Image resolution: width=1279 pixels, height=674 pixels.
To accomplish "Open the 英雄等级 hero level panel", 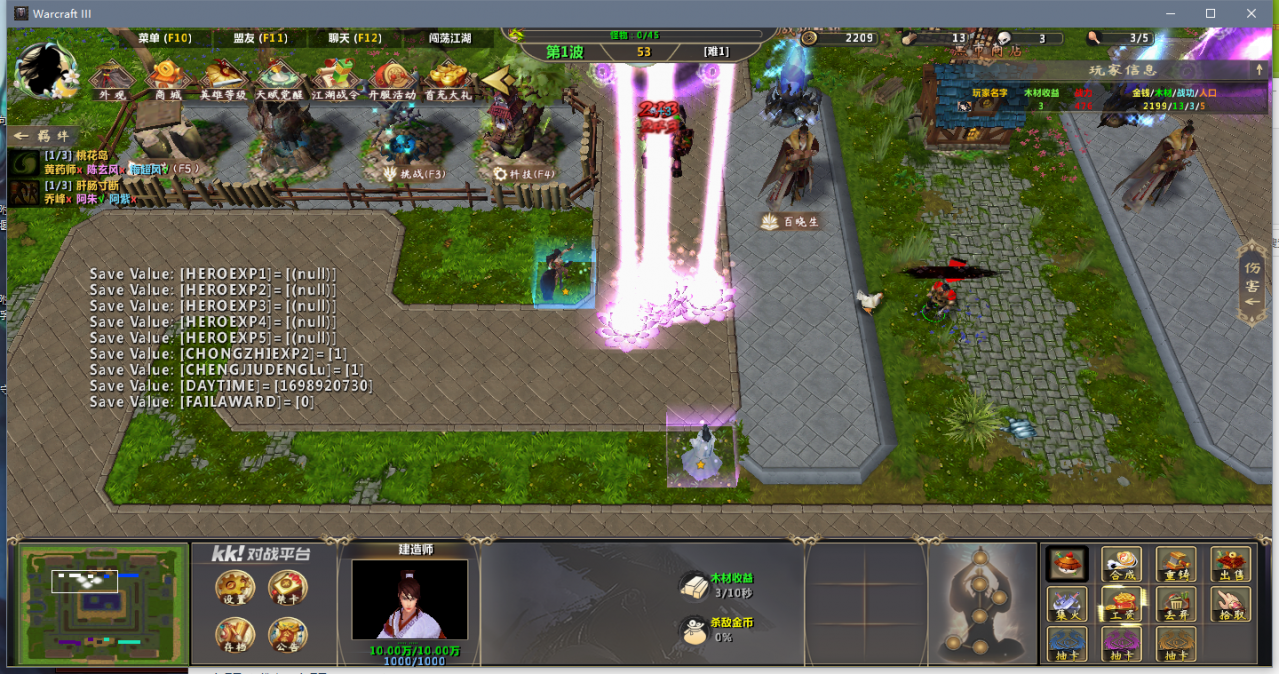I will click(x=223, y=80).
